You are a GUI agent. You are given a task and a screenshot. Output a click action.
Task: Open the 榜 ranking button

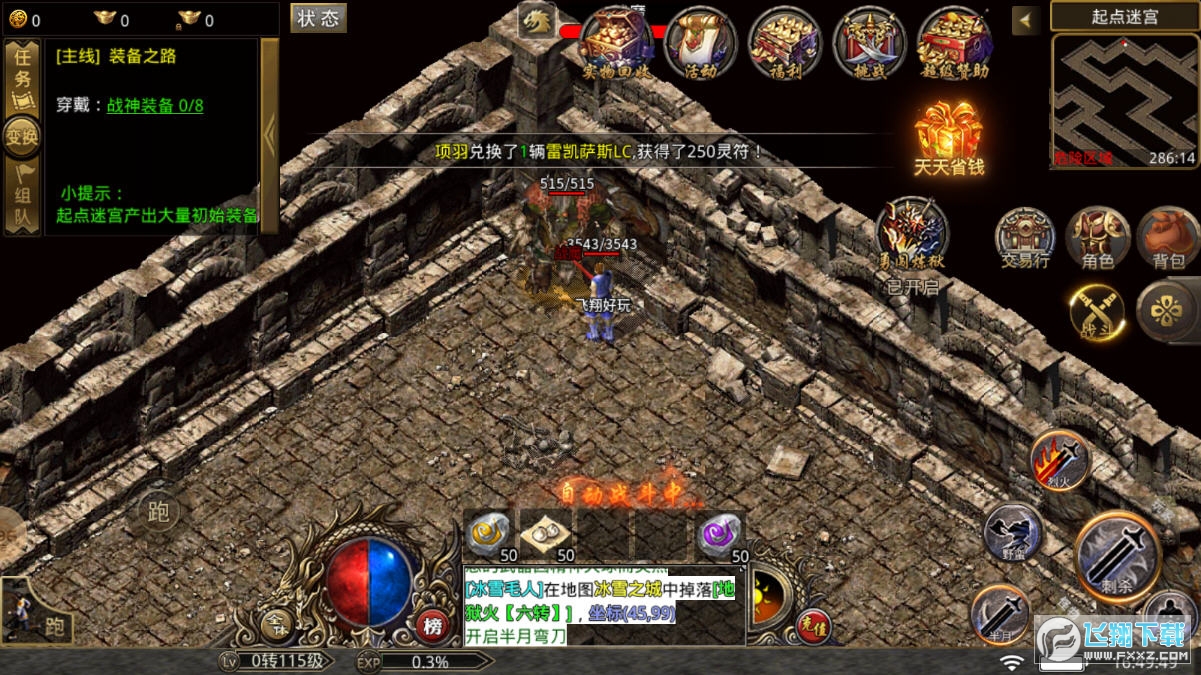(x=433, y=624)
